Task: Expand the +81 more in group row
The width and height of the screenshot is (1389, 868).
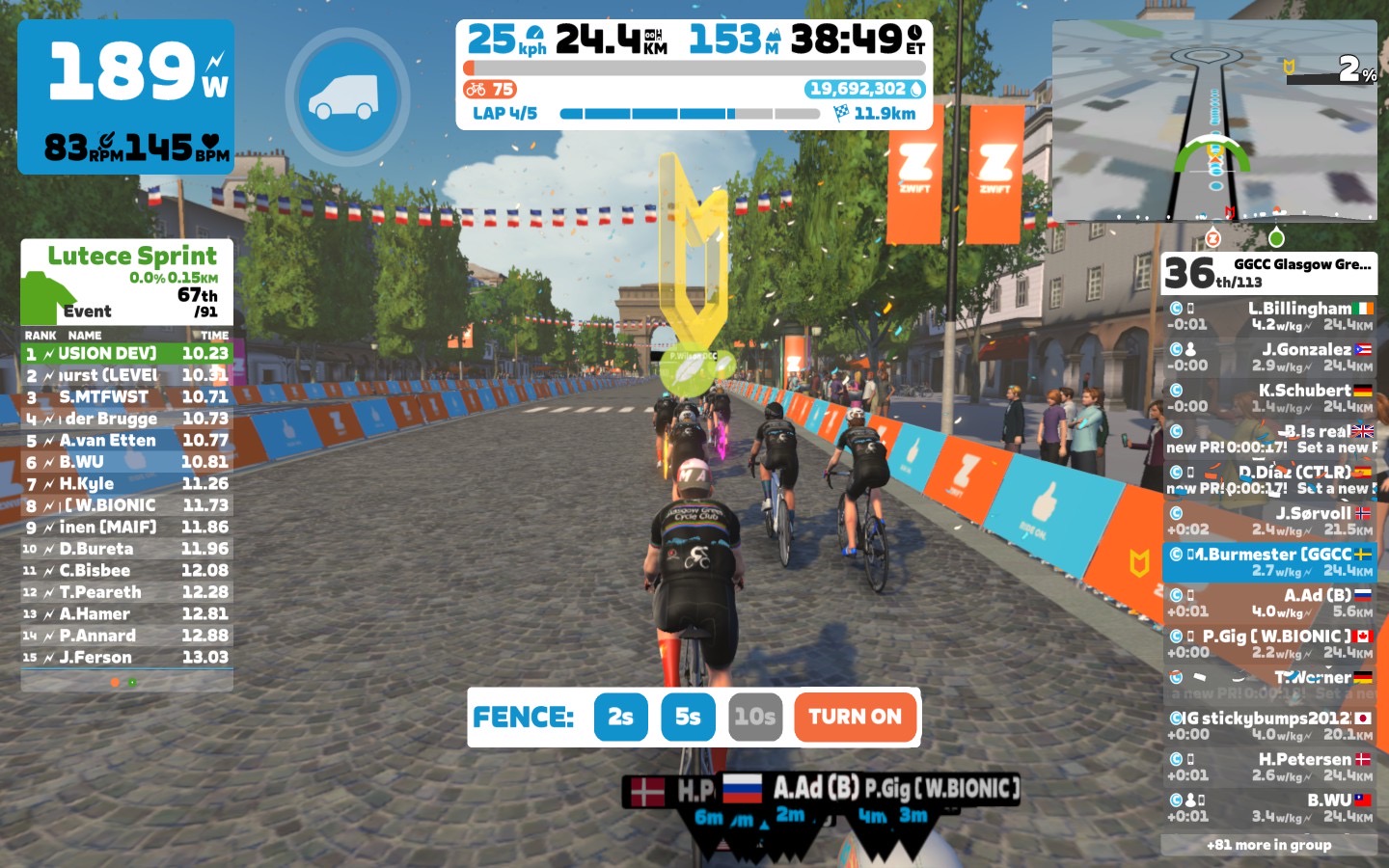Action: point(1269,845)
